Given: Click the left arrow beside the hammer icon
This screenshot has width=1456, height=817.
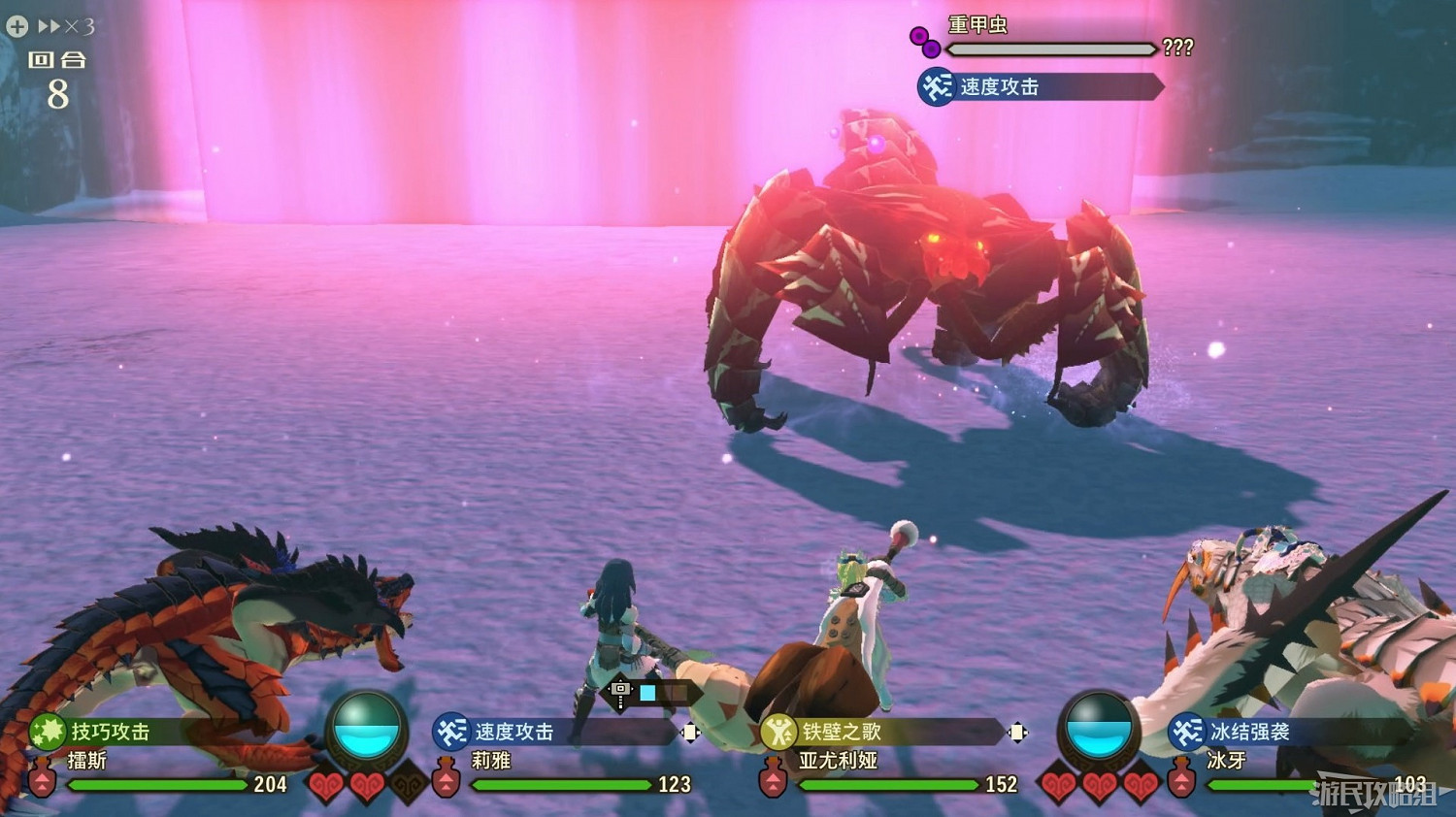Looking at the screenshot, I should pos(608,690).
